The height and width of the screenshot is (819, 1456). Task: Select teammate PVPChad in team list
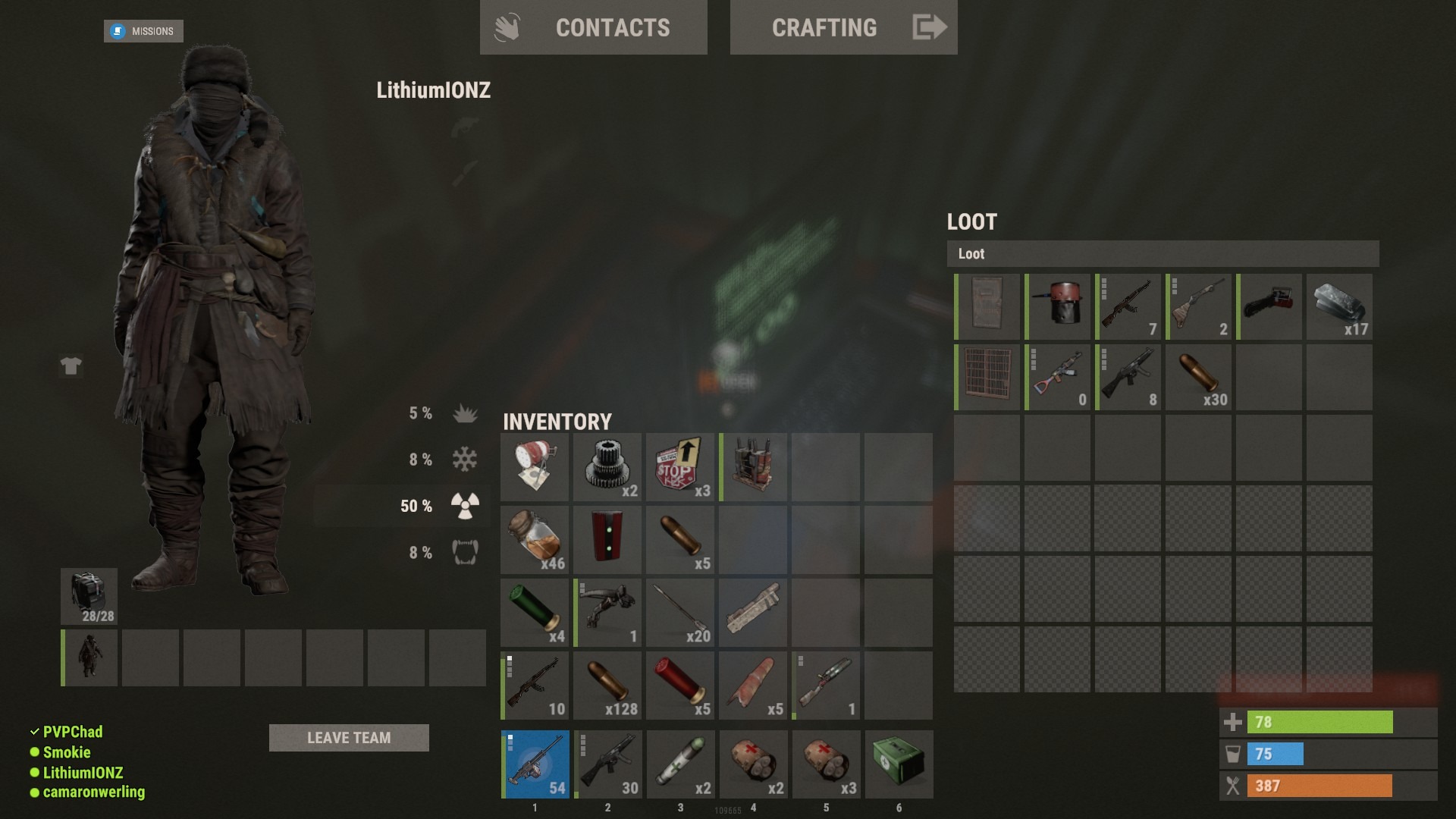point(72,732)
